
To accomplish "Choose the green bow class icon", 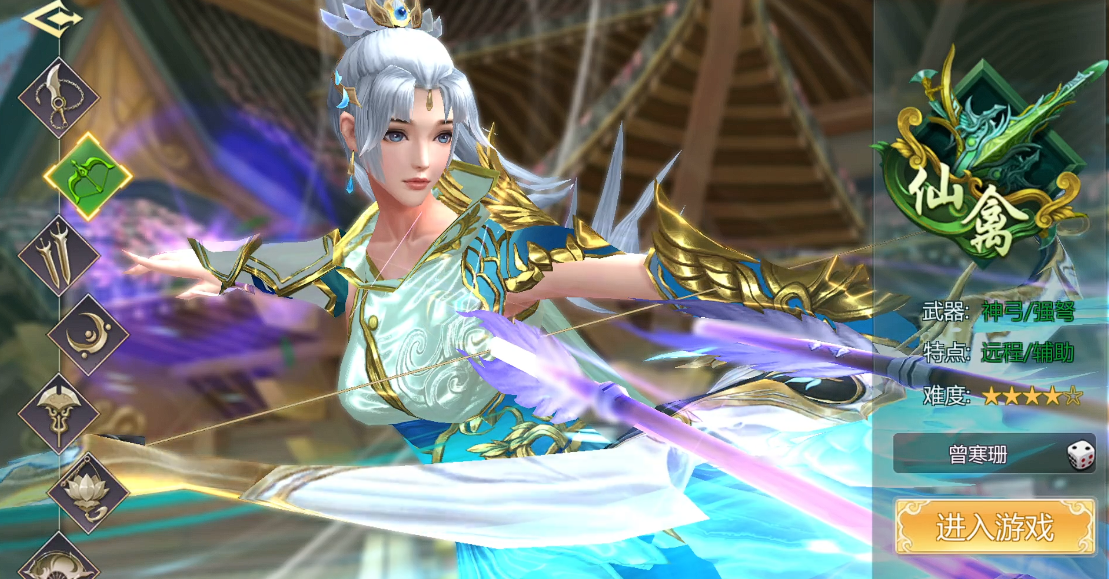I will click(88, 176).
